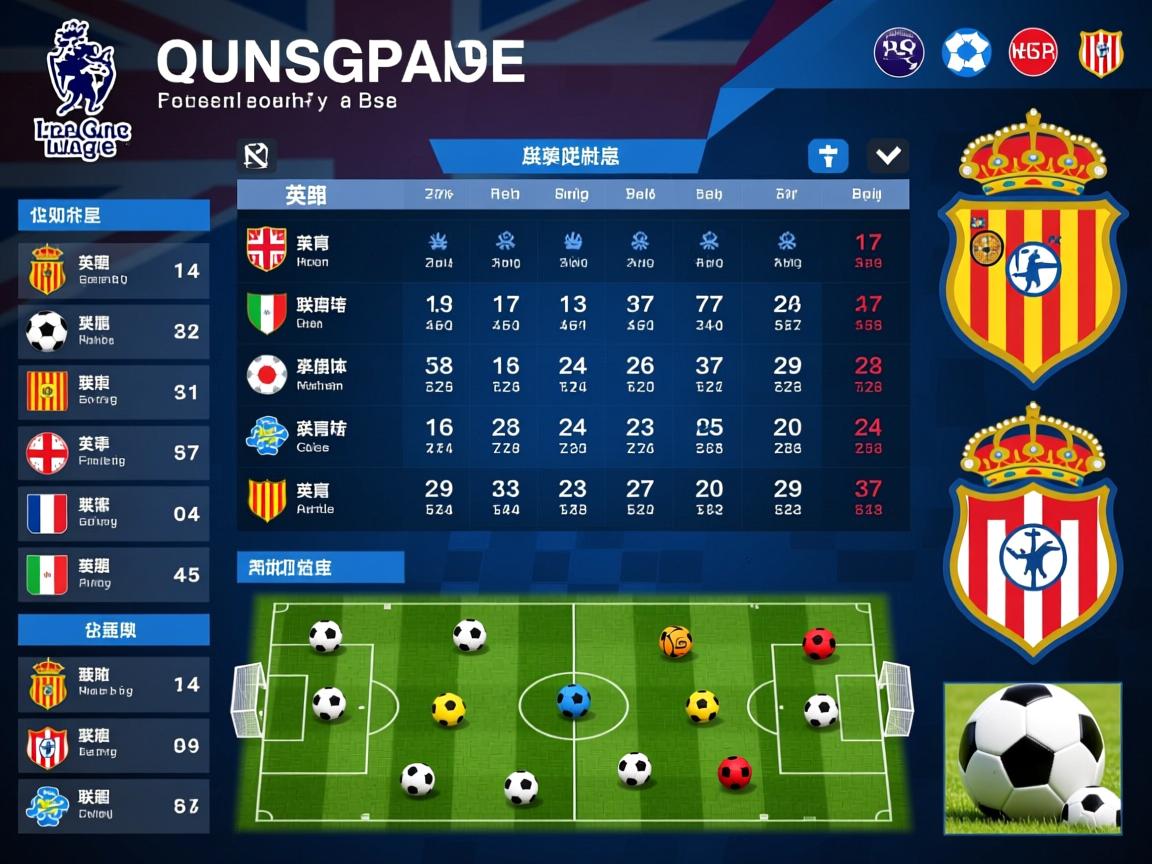Click the crossed-tools icon left of the table header
1152x864 pixels.
[x=257, y=155]
